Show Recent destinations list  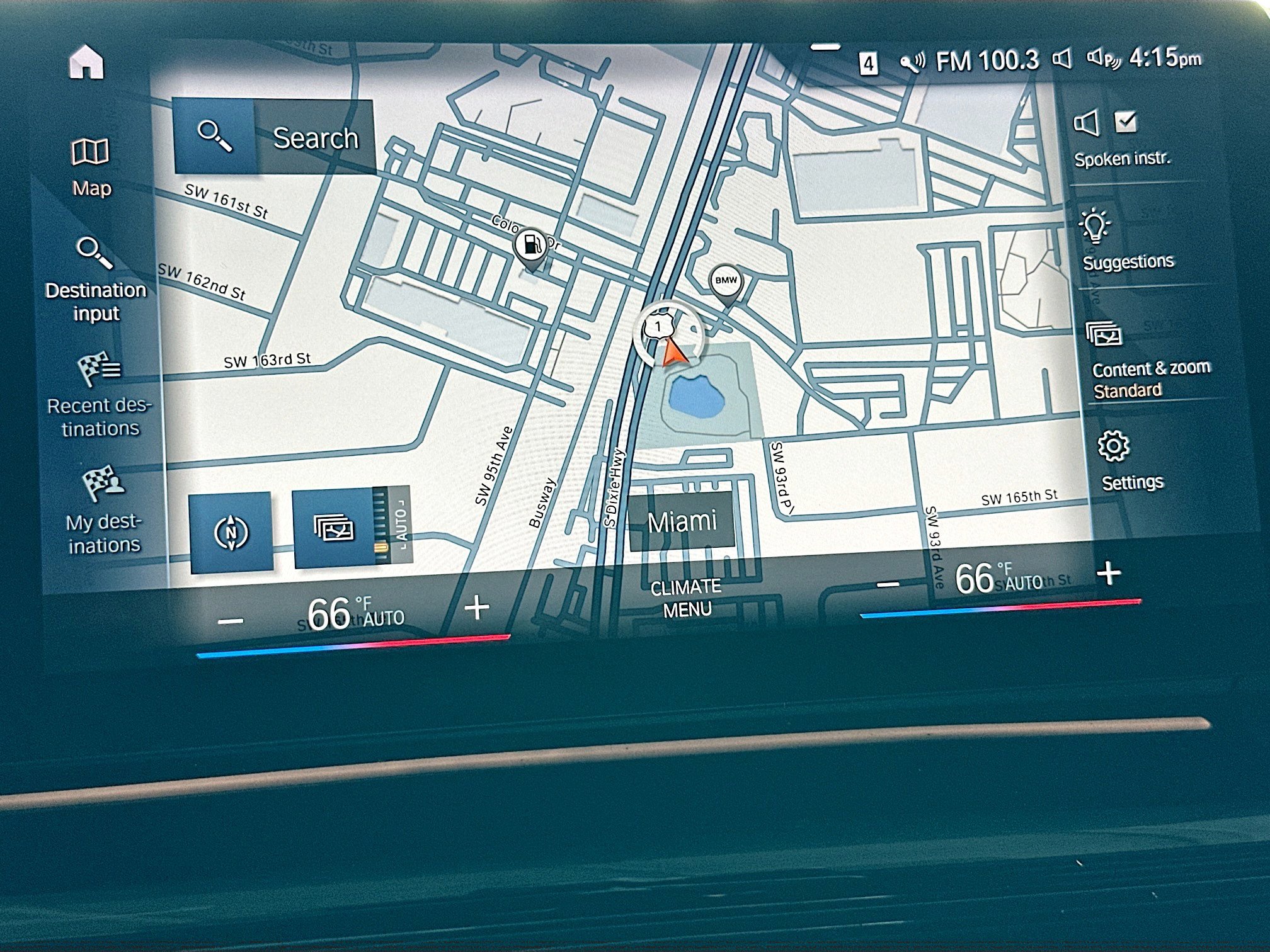99,395
